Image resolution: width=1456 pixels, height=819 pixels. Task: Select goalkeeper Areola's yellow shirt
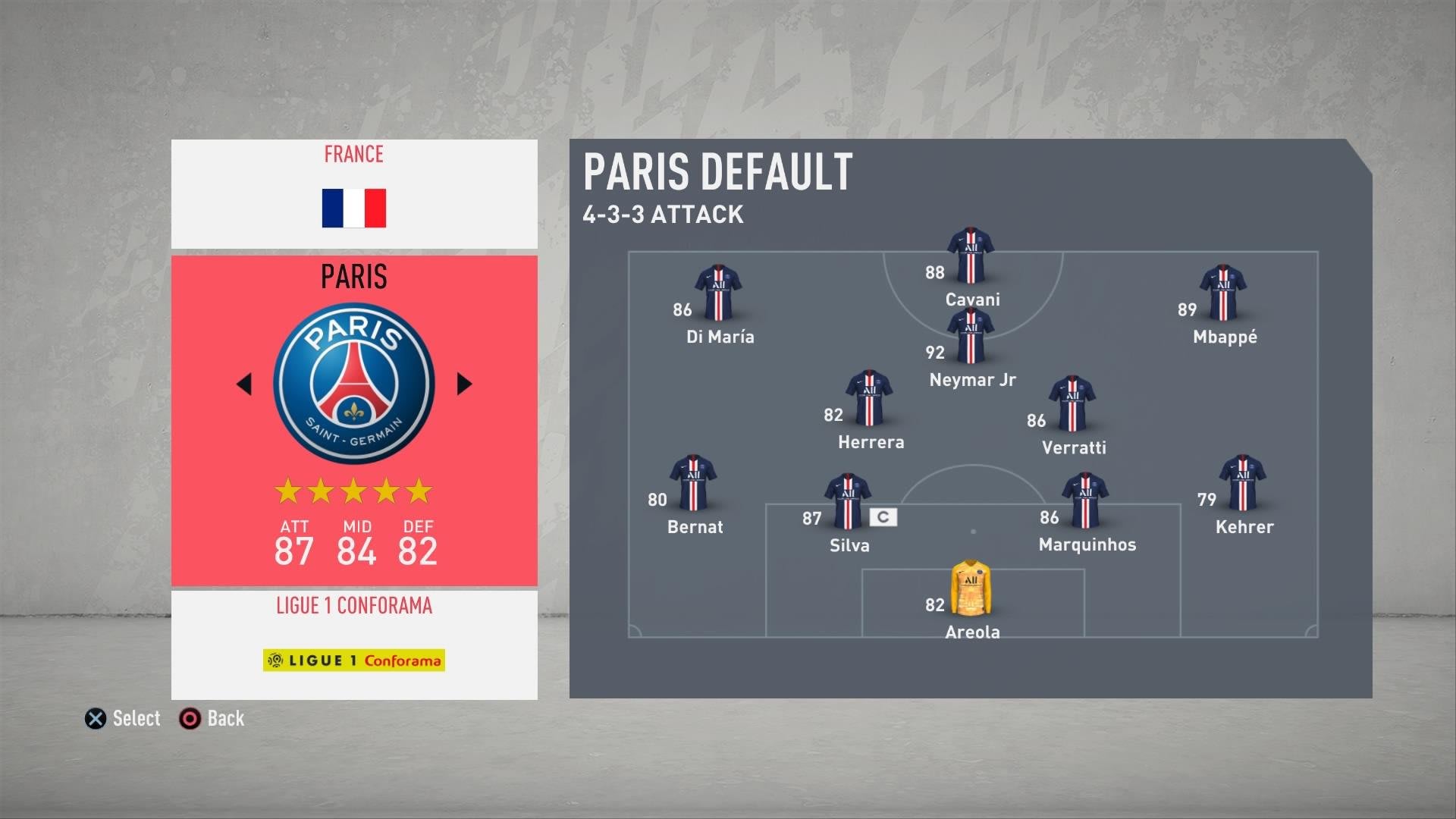tap(971, 588)
